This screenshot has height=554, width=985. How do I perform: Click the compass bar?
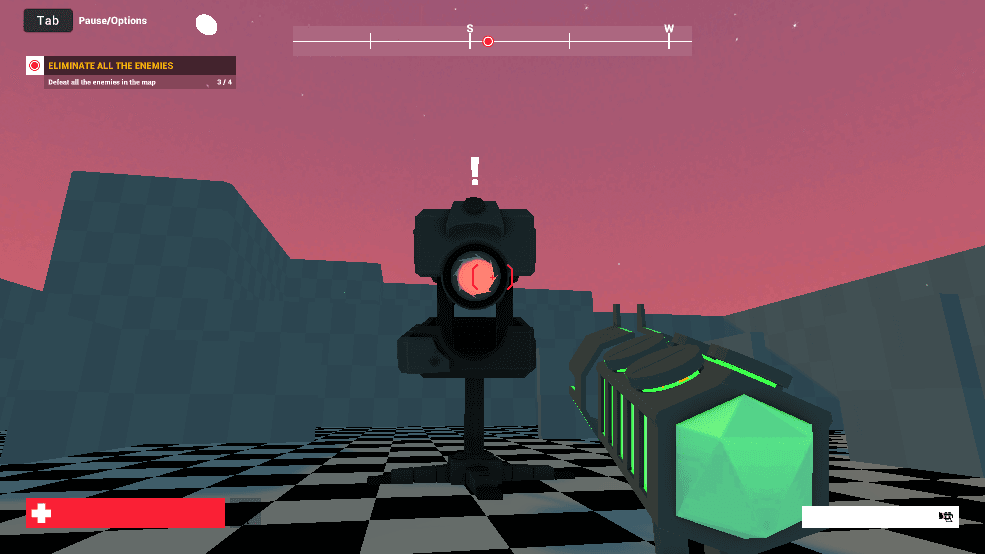(x=491, y=41)
